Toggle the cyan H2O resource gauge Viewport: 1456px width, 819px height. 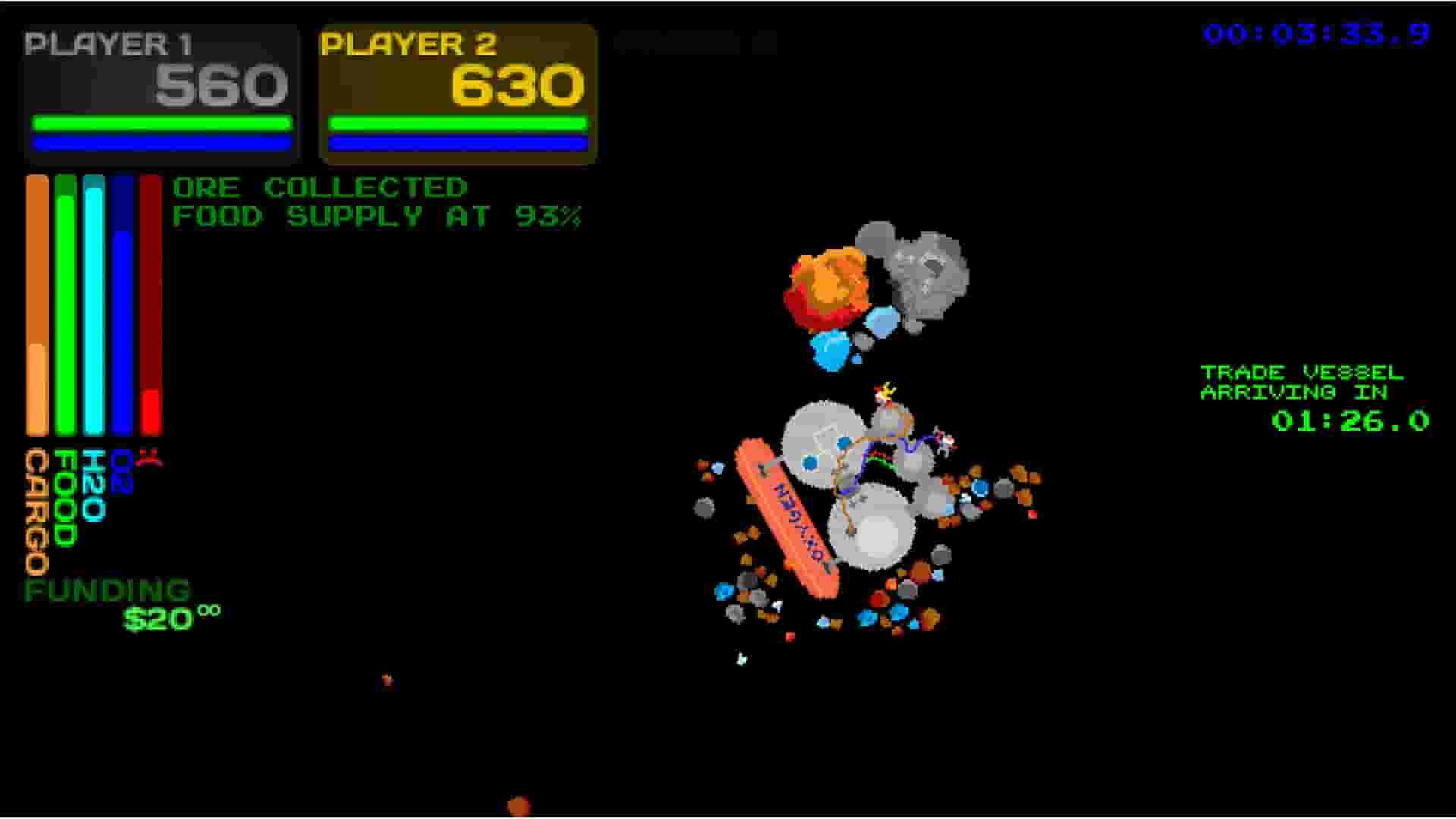93,303
